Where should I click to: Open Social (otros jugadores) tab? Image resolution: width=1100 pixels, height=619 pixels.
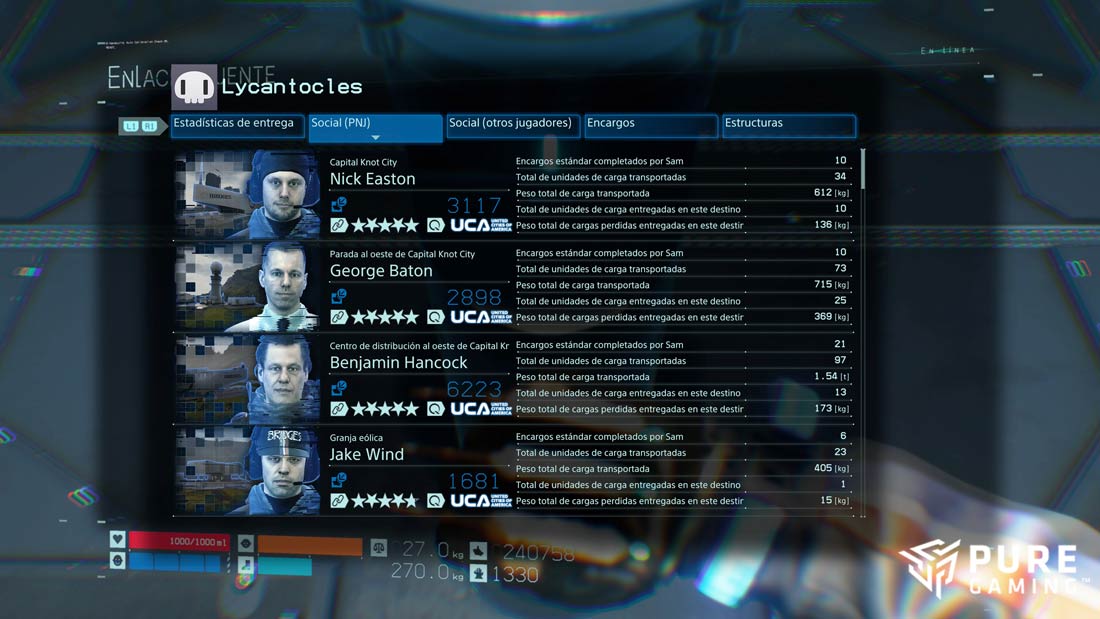click(513, 124)
